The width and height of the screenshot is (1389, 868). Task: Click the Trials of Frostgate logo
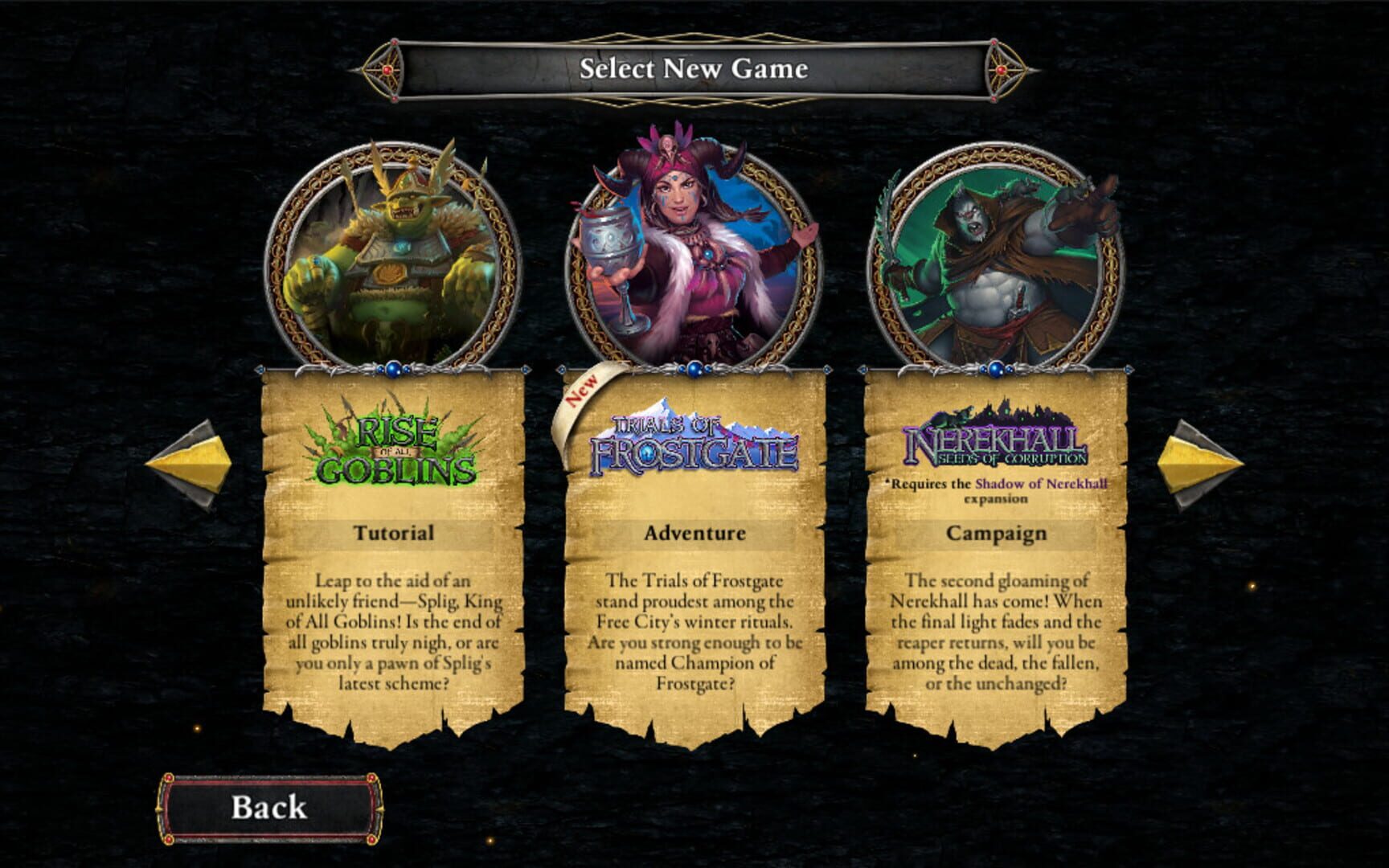(x=695, y=446)
